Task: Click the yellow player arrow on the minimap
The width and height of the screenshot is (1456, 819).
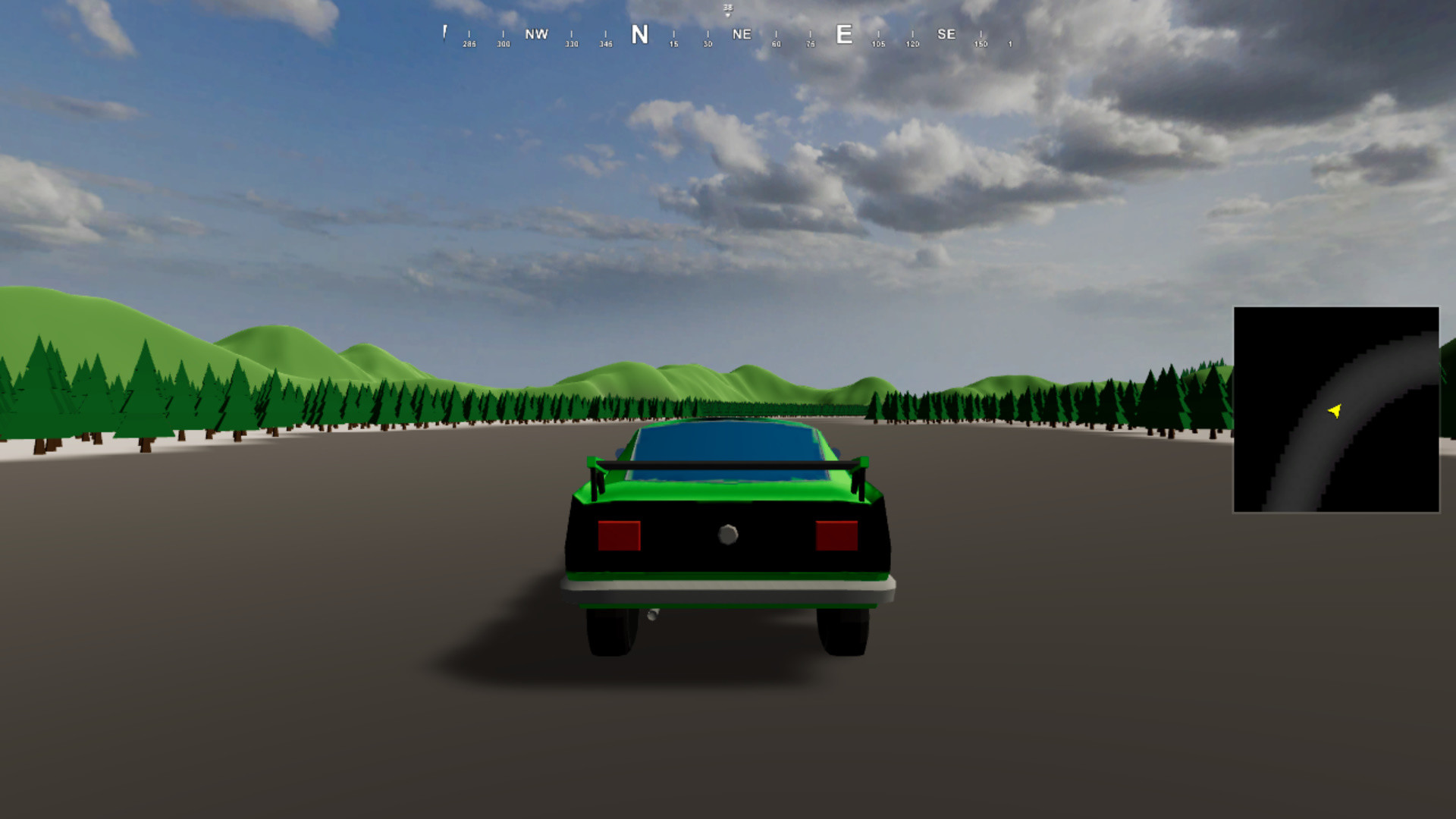Action: [1333, 410]
